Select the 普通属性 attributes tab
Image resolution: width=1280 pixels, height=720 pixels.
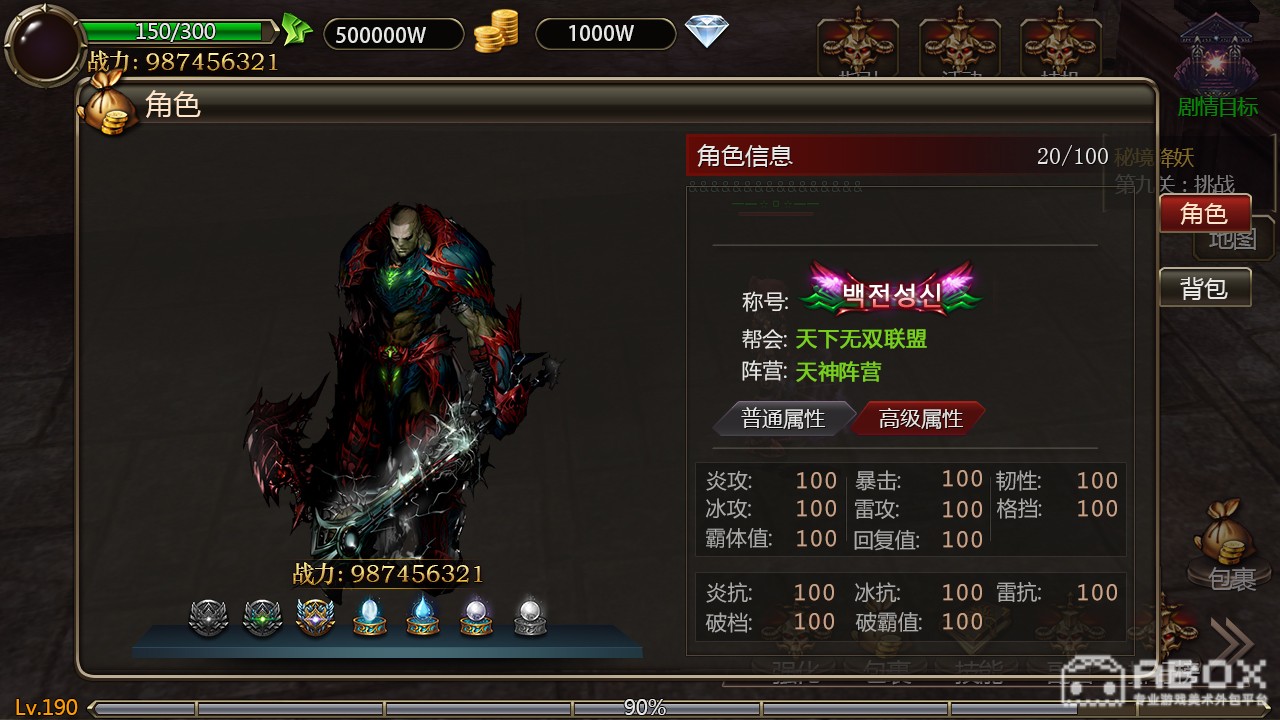tap(783, 418)
